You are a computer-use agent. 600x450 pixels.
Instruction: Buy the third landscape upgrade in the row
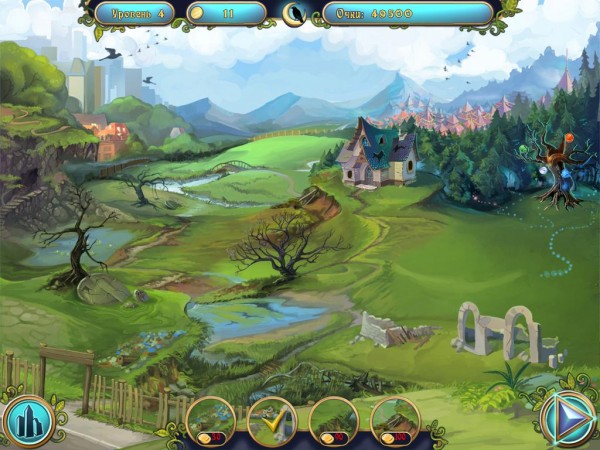(333, 420)
